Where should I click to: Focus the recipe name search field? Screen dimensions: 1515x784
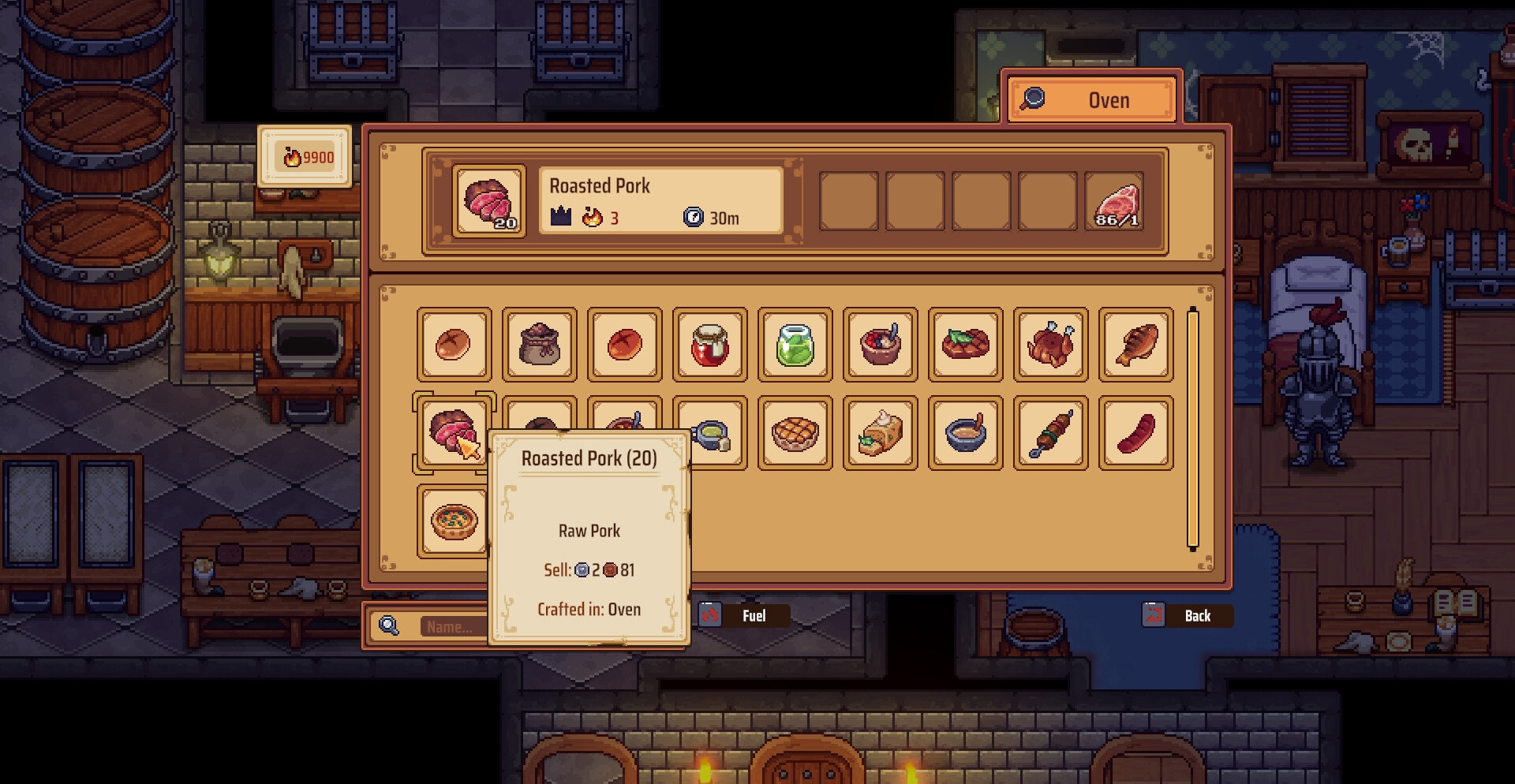pyautogui.click(x=450, y=626)
